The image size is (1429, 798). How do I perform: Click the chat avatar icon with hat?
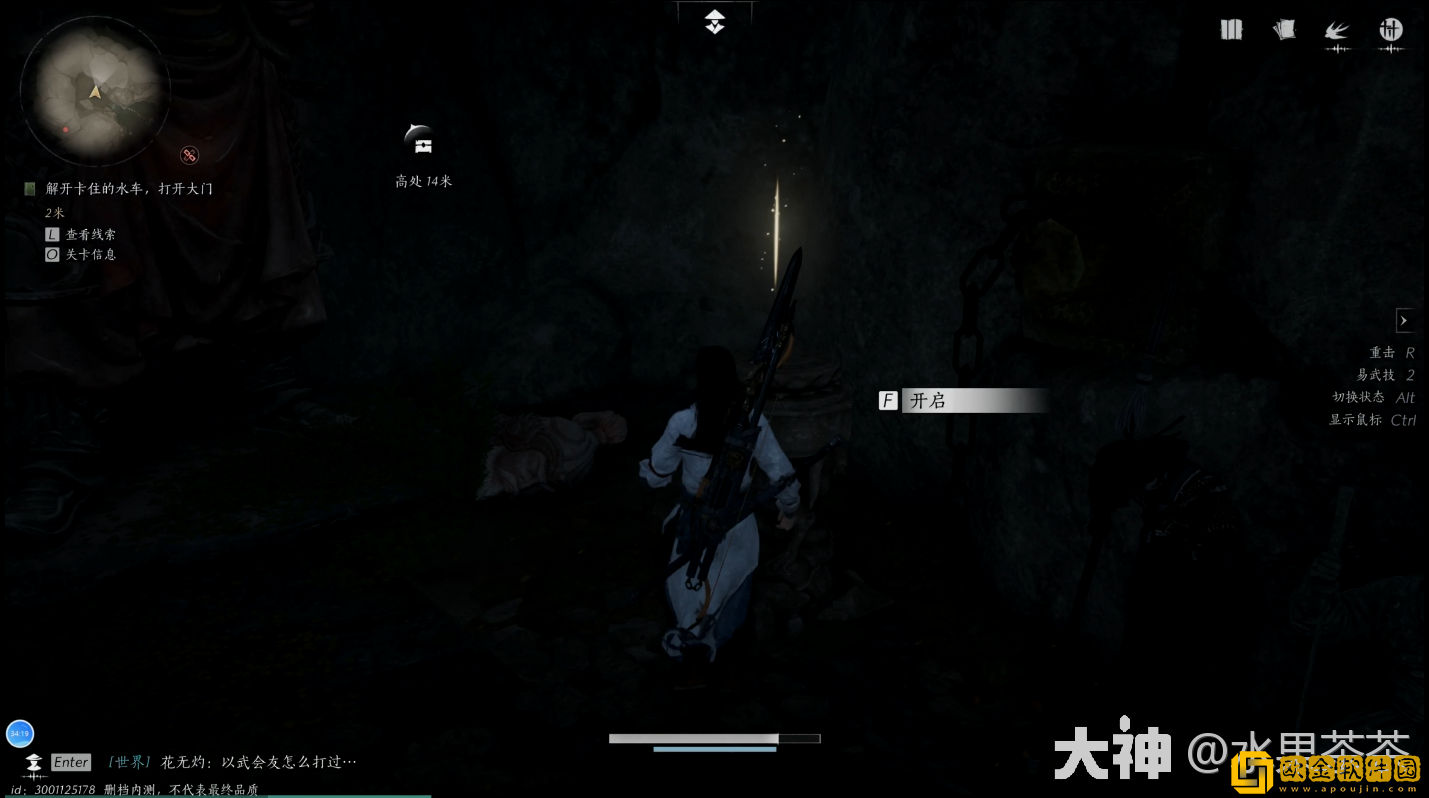point(33,762)
